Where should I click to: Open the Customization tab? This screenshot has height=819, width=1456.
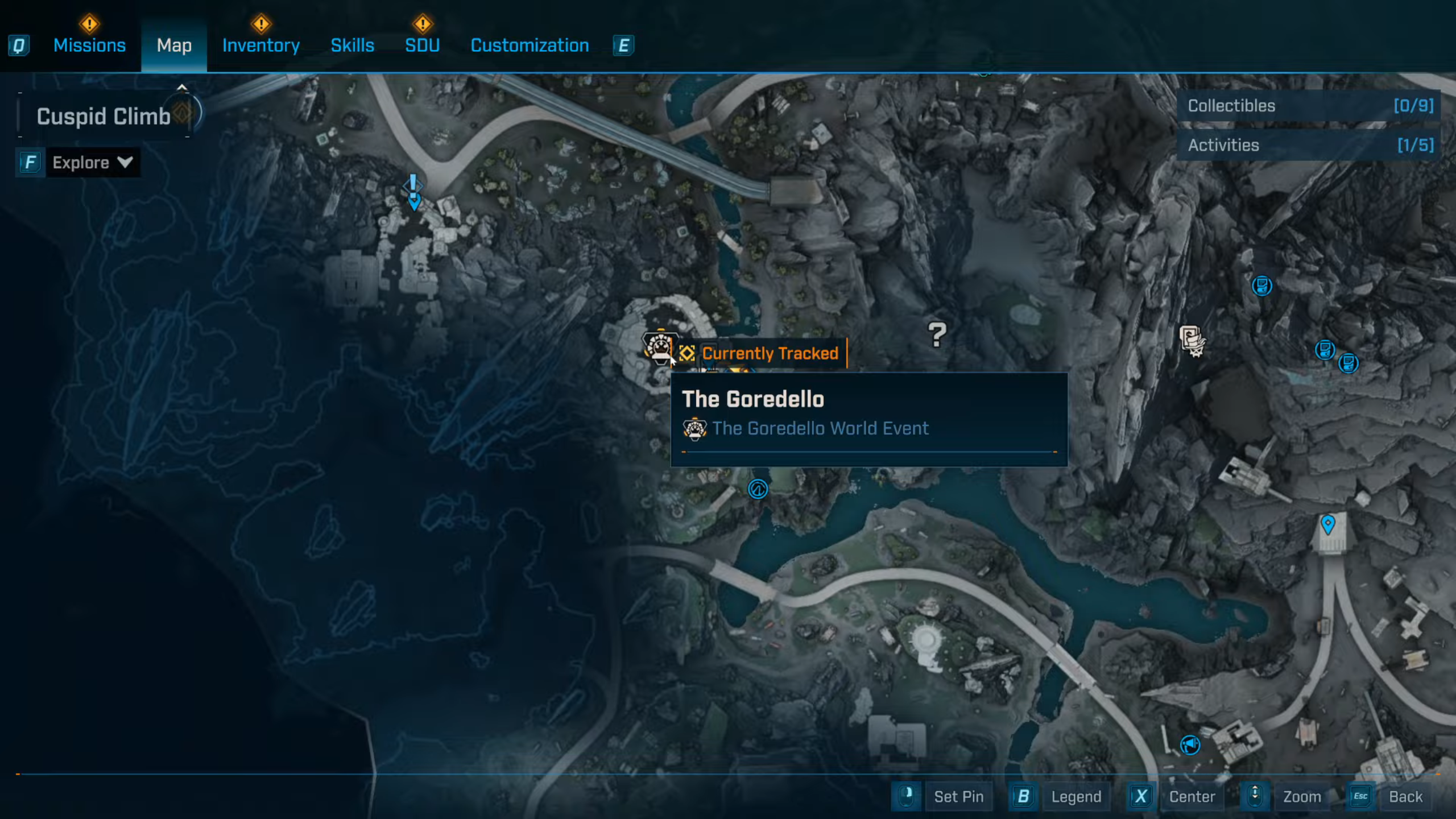pos(530,45)
